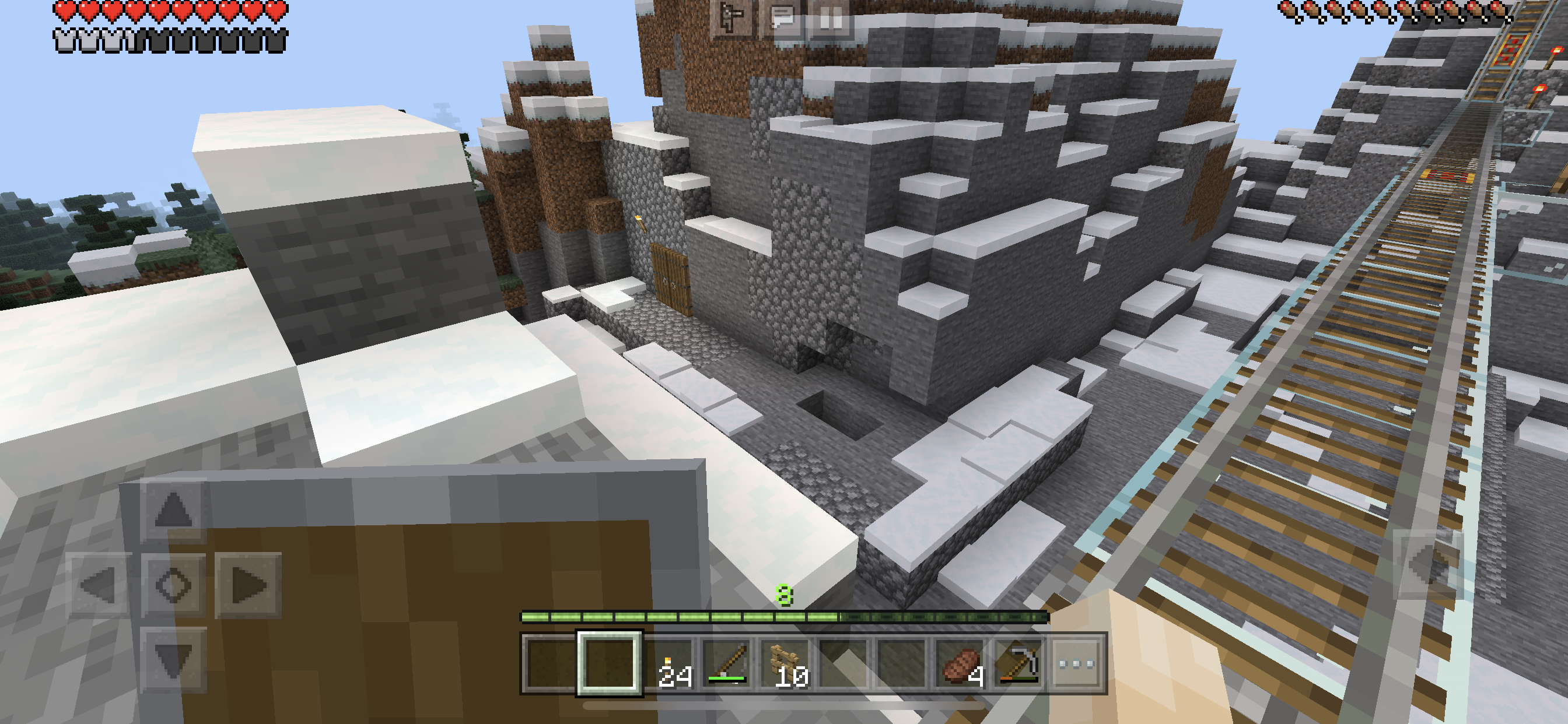The image size is (1568, 724).
Task: Open the chat window
Action: 782,18
